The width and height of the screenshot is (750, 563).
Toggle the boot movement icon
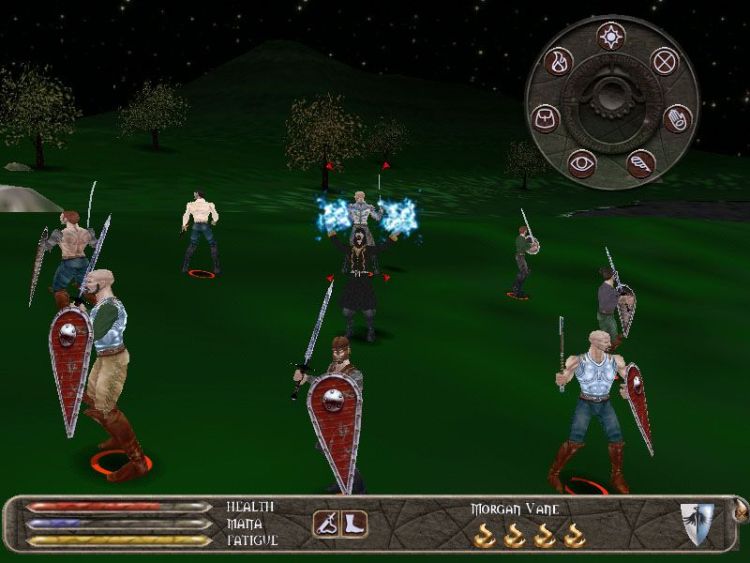[x=354, y=523]
